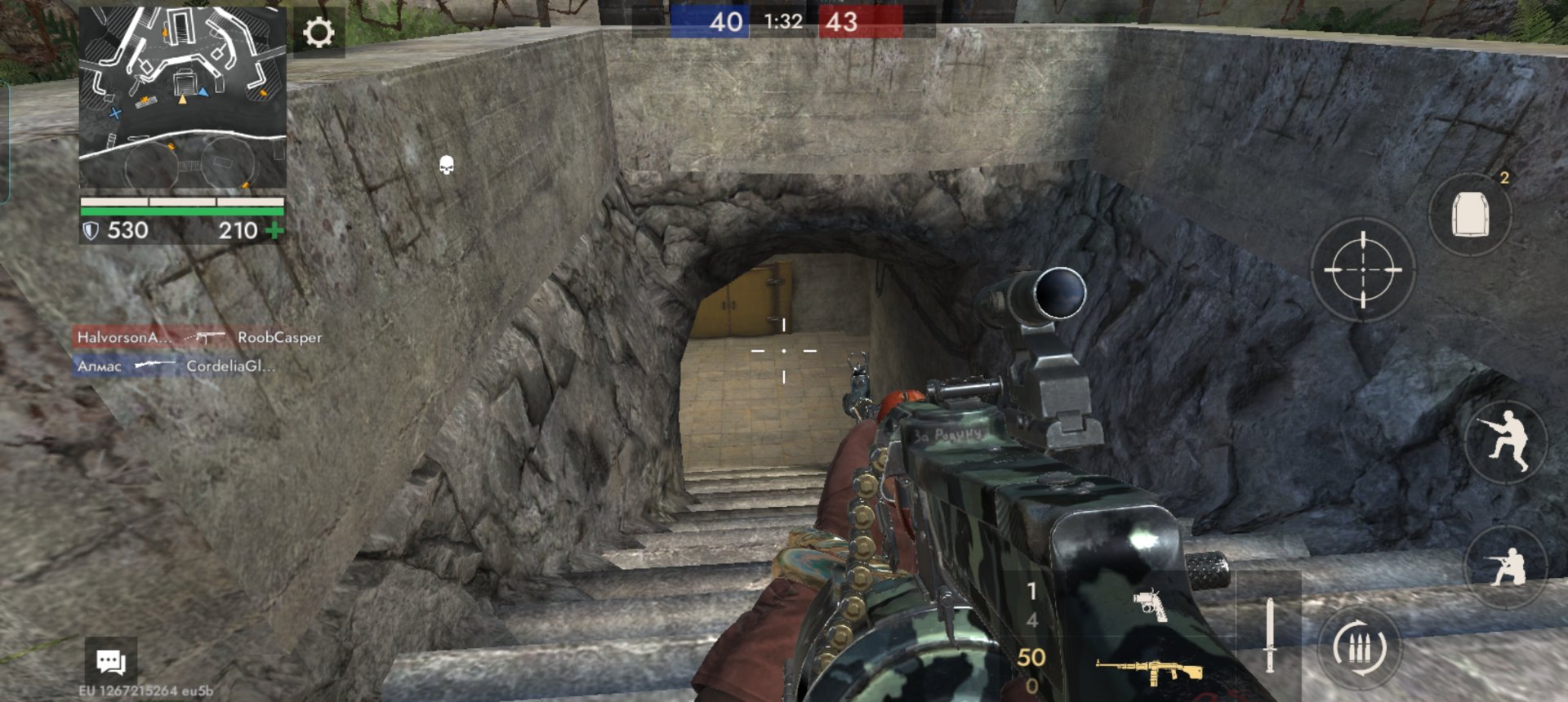Screen dimensions: 1568x702
Task: Open the chat bubble
Action: pyautogui.click(x=111, y=661)
